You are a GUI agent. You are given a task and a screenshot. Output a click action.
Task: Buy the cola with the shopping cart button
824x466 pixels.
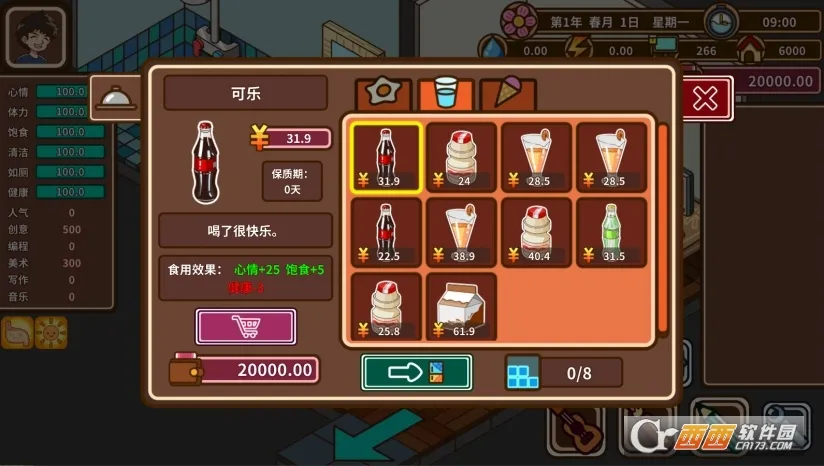pyautogui.click(x=245, y=327)
